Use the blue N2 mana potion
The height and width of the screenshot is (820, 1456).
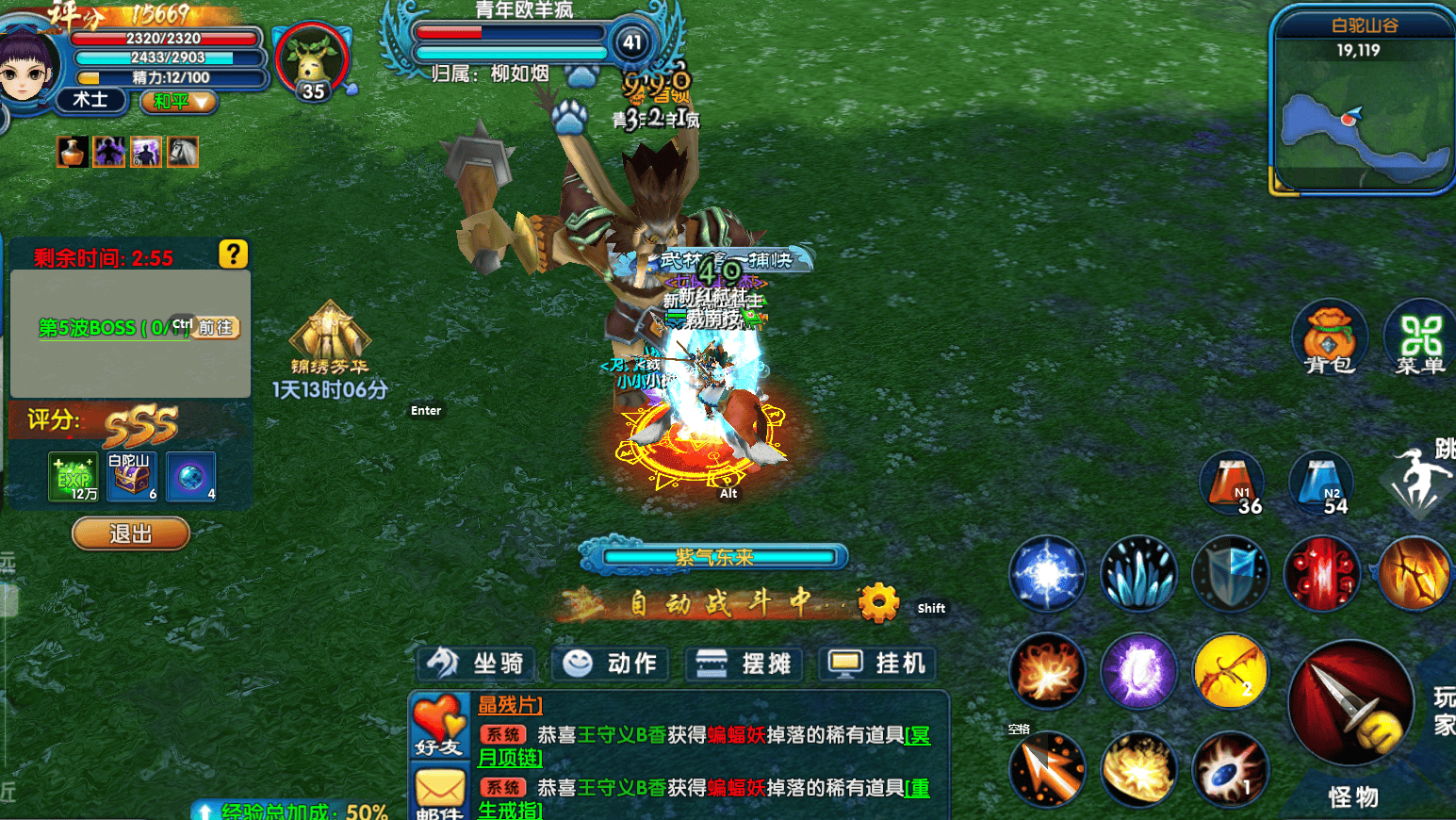pyautogui.click(x=1321, y=483)
